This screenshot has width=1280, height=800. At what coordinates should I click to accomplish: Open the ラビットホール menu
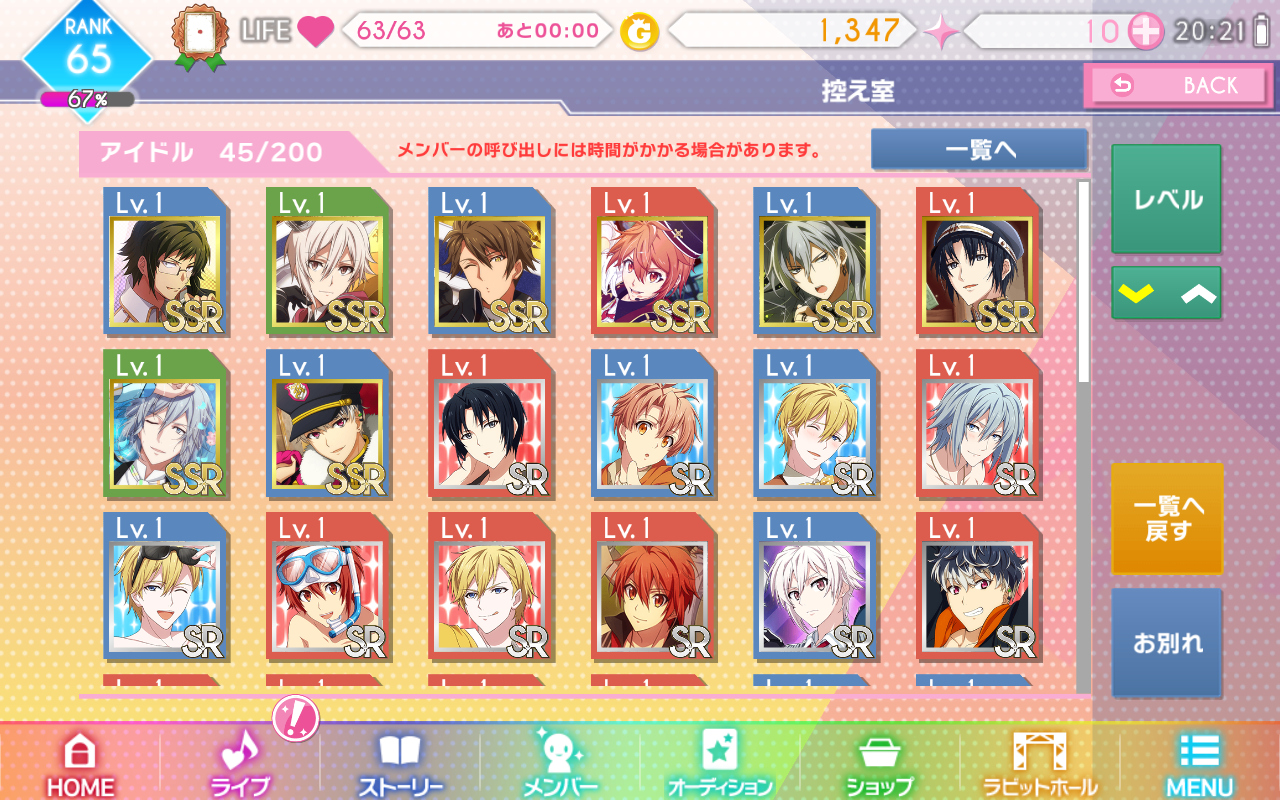(1040, 764)
